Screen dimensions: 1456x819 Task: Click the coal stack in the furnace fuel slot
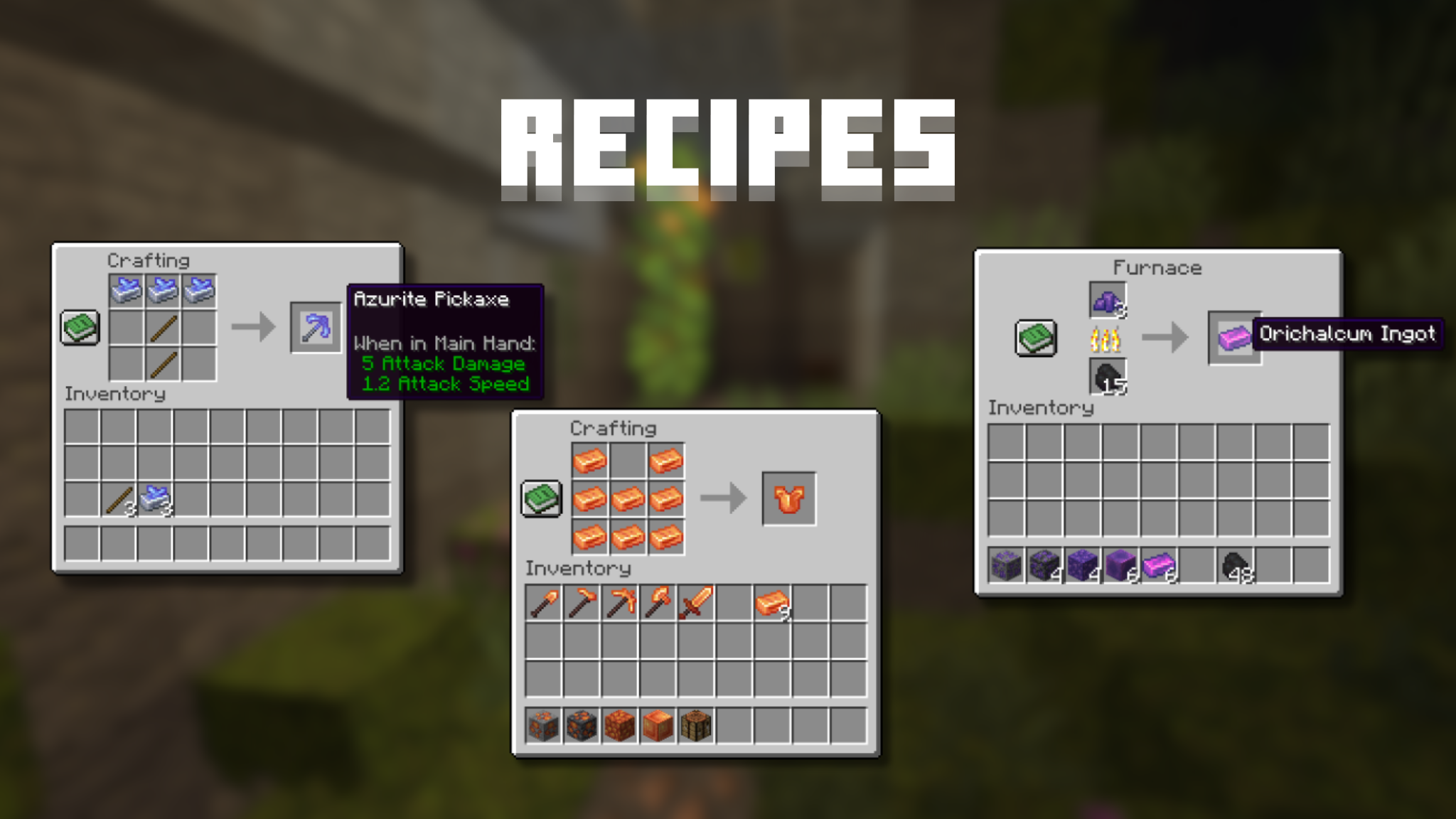pos(1108,377)
